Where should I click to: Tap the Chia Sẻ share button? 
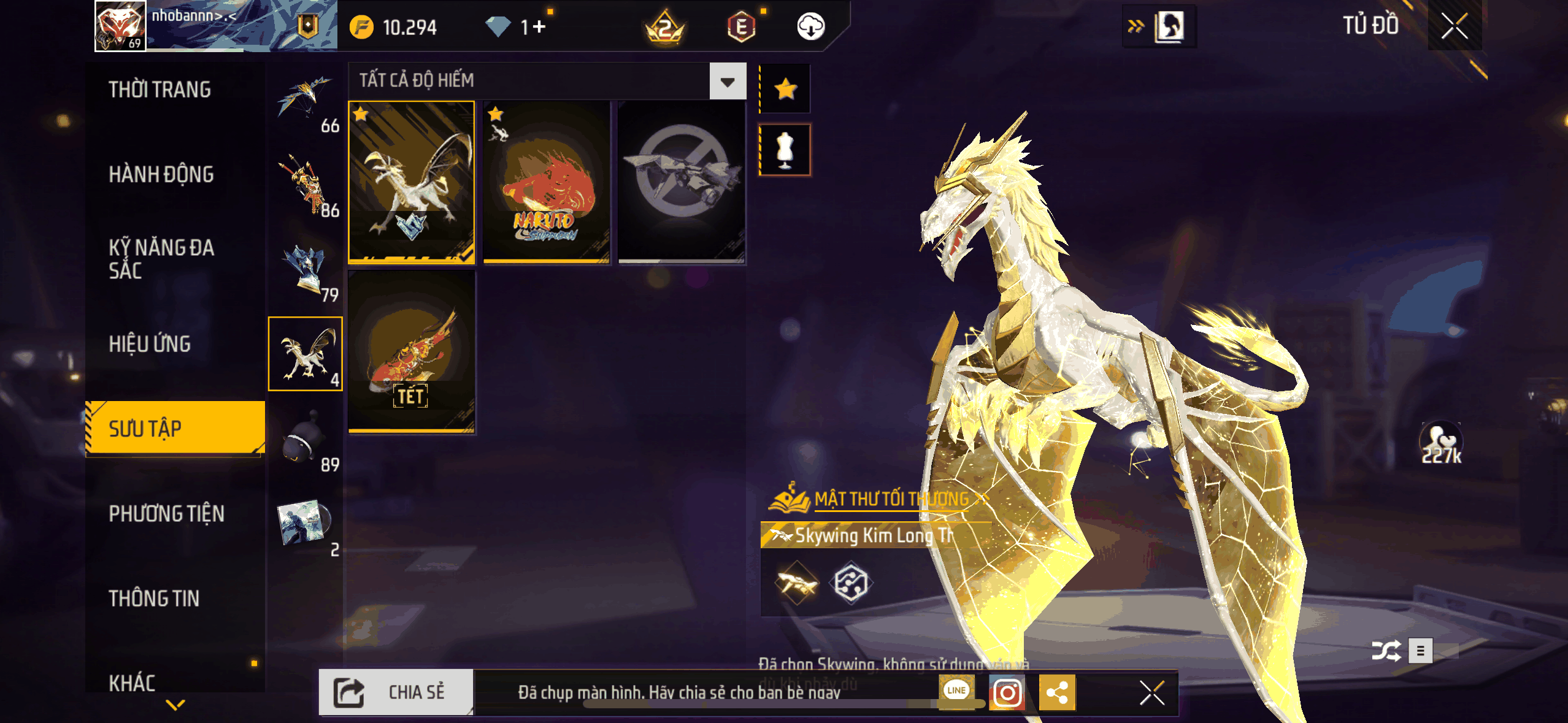396,692
